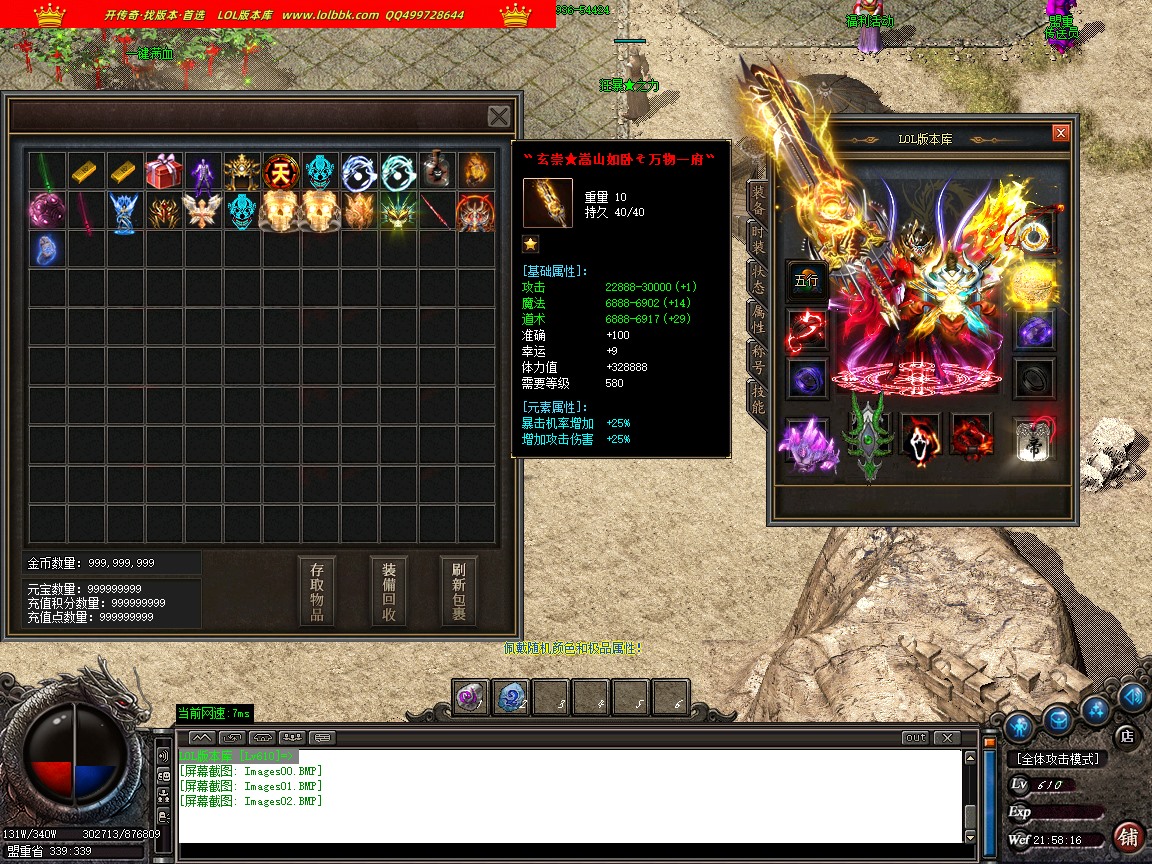Switch to the 时装 costume tab

(x=759, y=240)
